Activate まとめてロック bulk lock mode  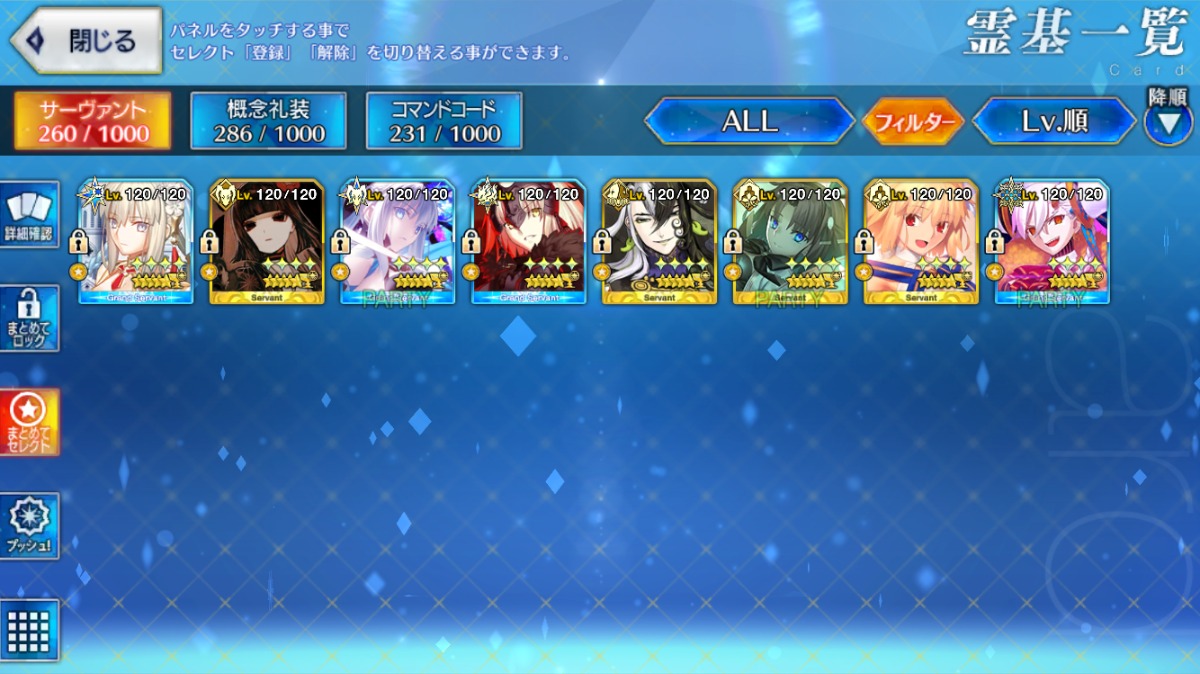tap(30, 319)
